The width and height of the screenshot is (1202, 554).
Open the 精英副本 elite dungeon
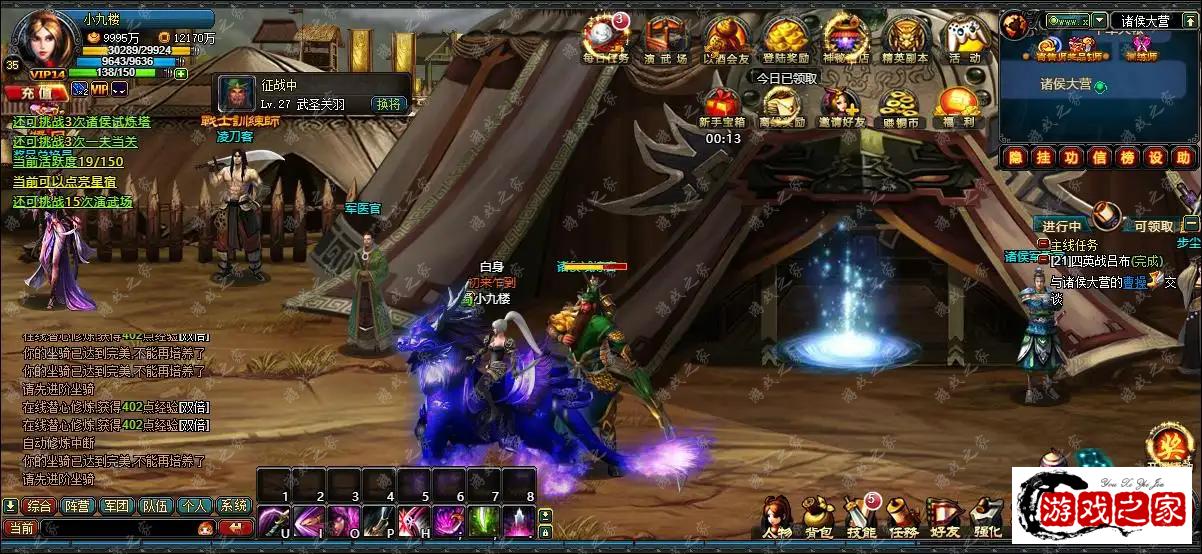(x=905, y=38)
